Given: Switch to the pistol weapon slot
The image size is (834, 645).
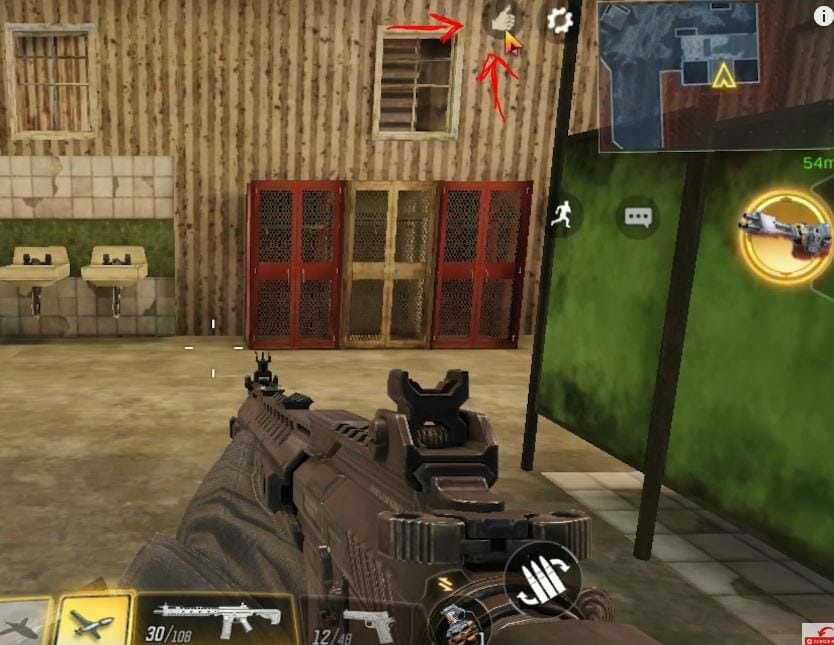Looking at the screenshot, I should 365,623.
